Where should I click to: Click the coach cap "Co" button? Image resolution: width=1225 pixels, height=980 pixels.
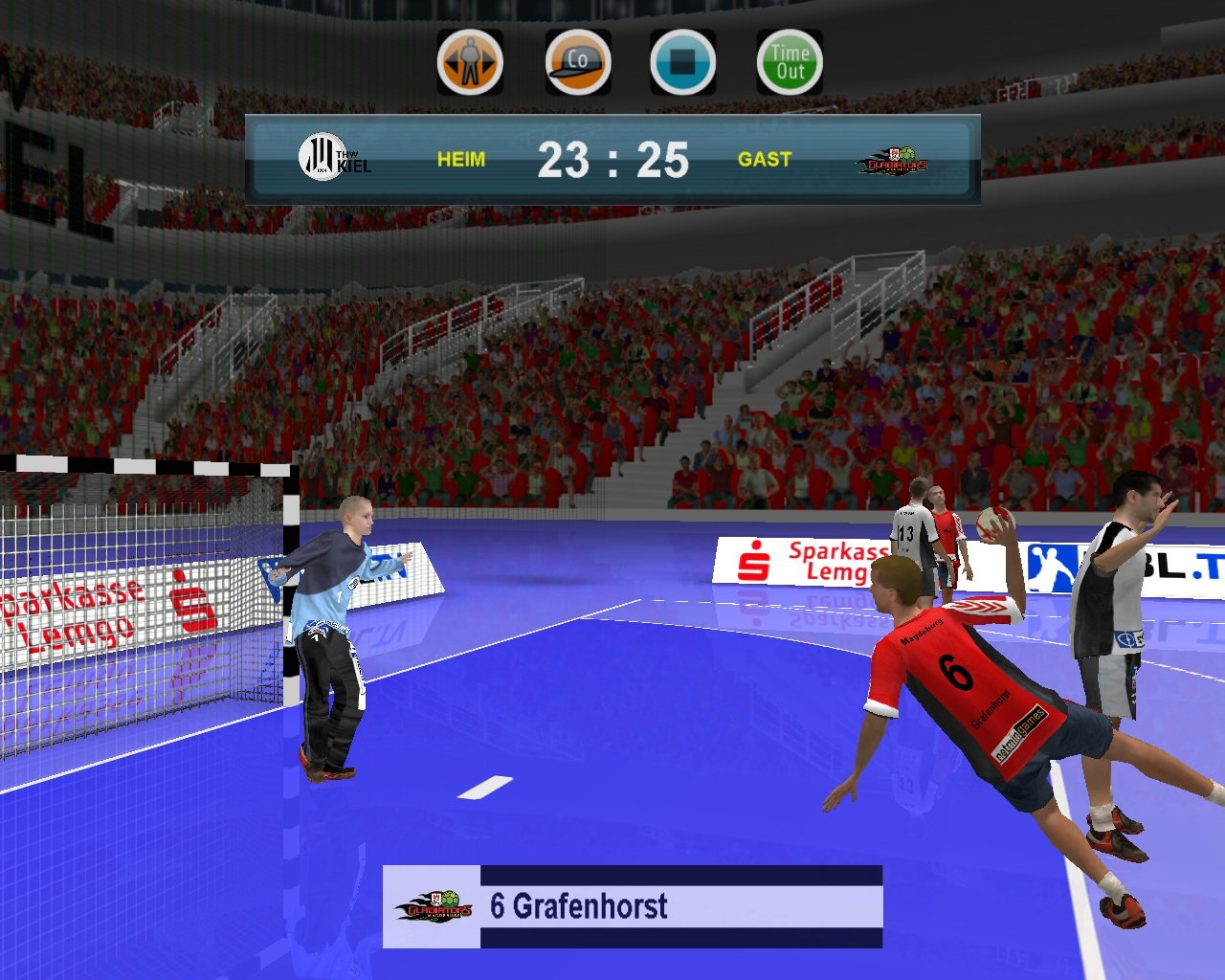[x=577, y=63]
